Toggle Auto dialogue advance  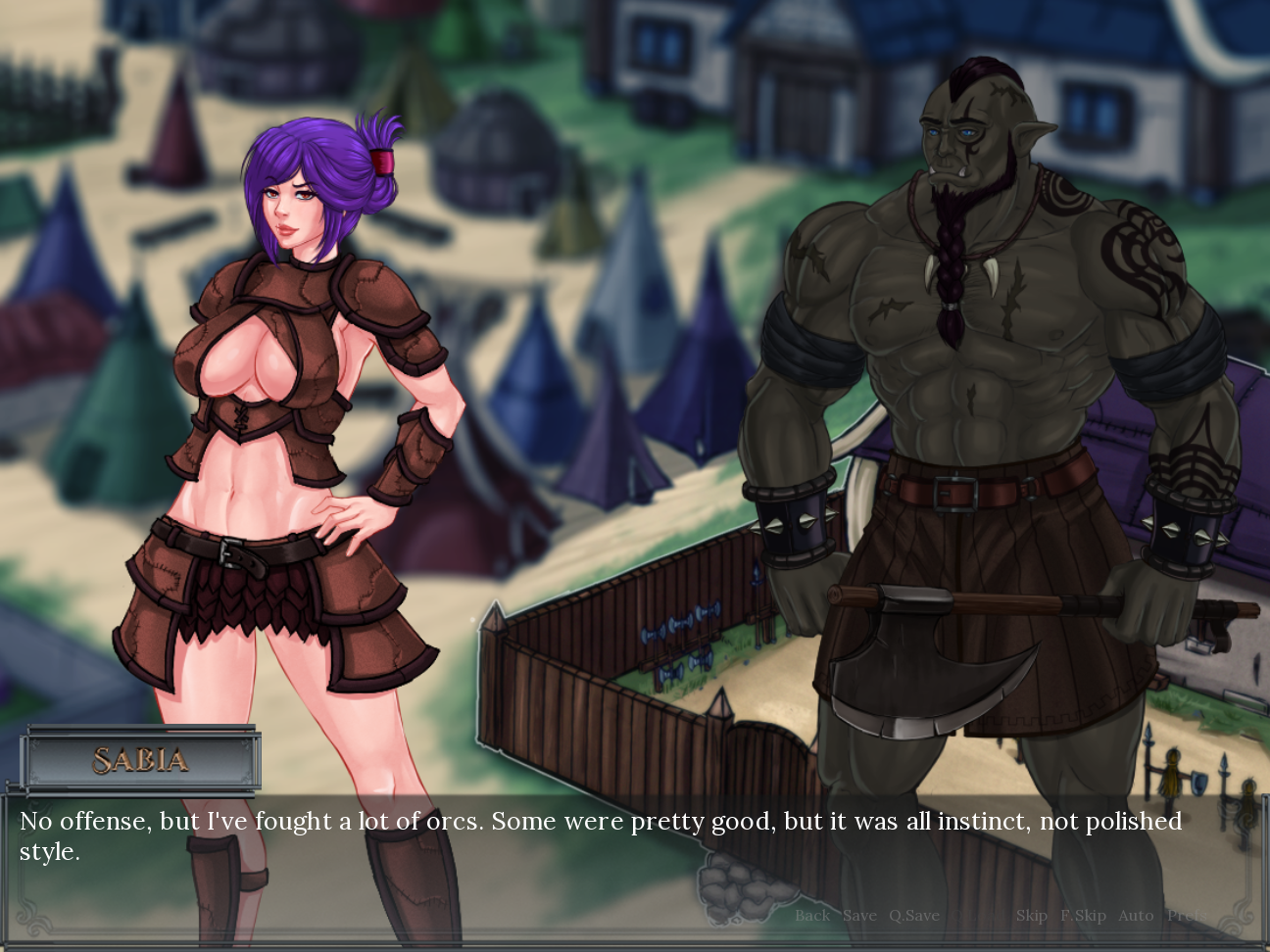click(x=1136, y=916)
